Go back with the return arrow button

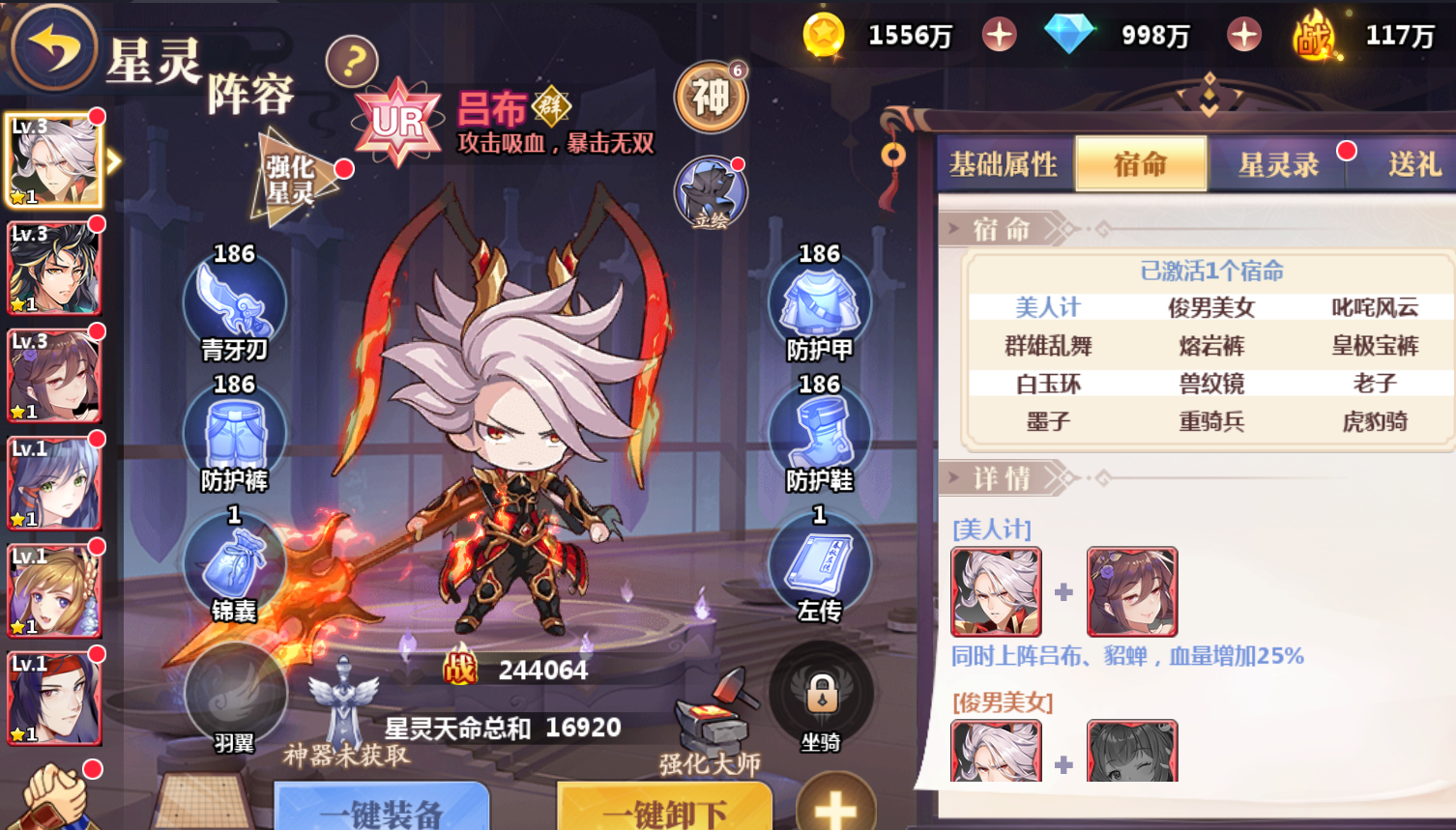coord(53,46)
